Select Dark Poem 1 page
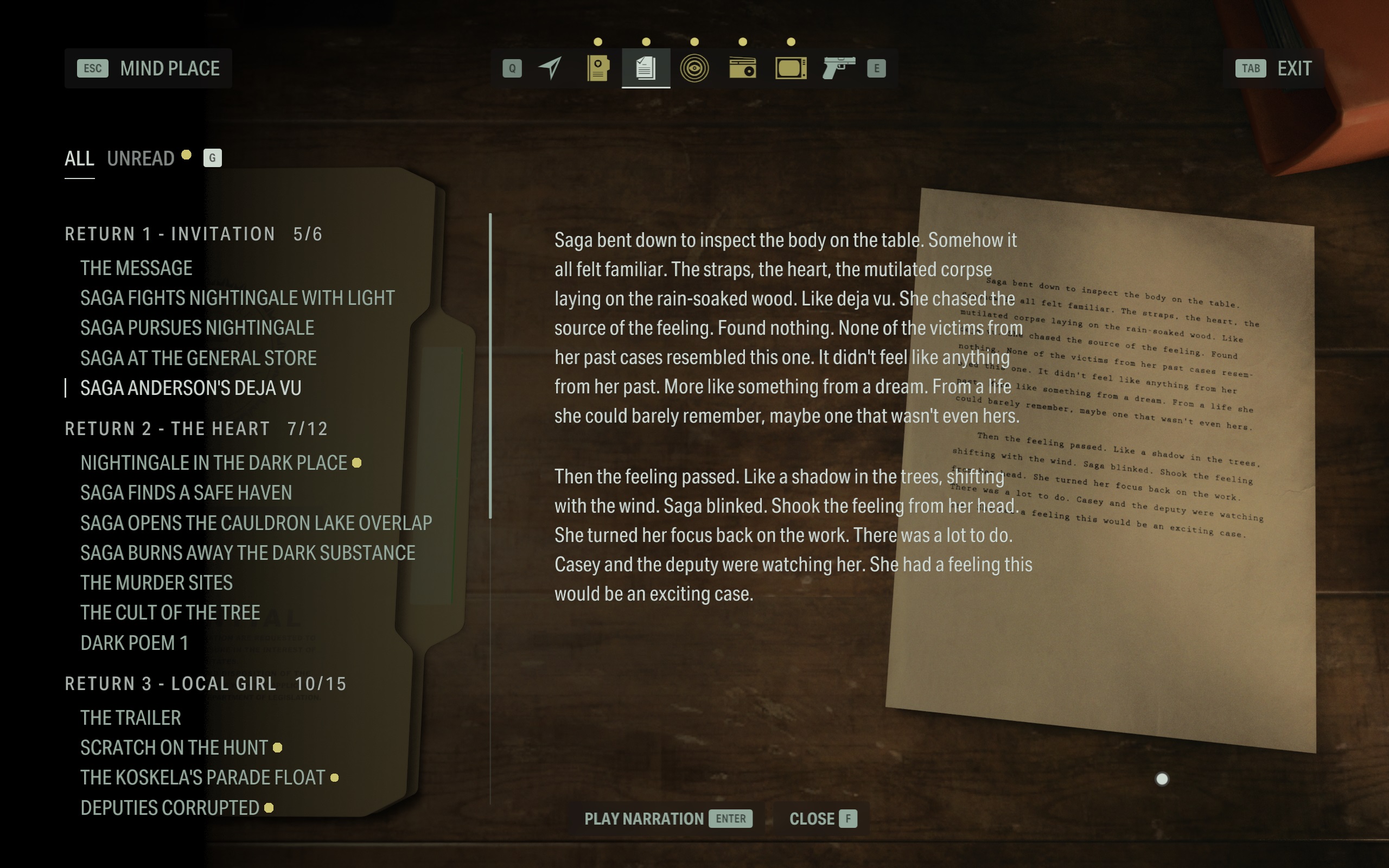The height and width of the screenshot is (868, 1389). [x=135, y=643]
